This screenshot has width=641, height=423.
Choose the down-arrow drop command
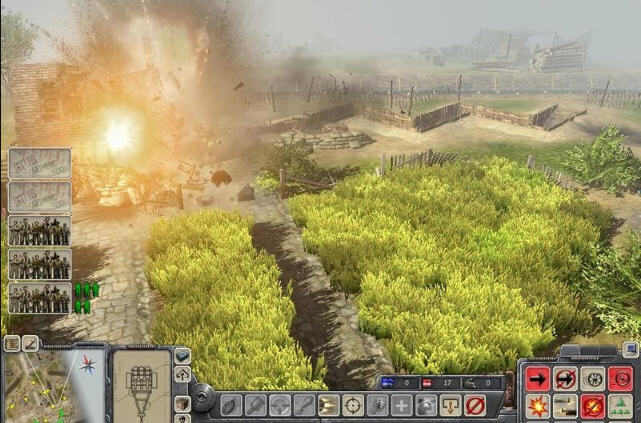[x=450, y=405]
